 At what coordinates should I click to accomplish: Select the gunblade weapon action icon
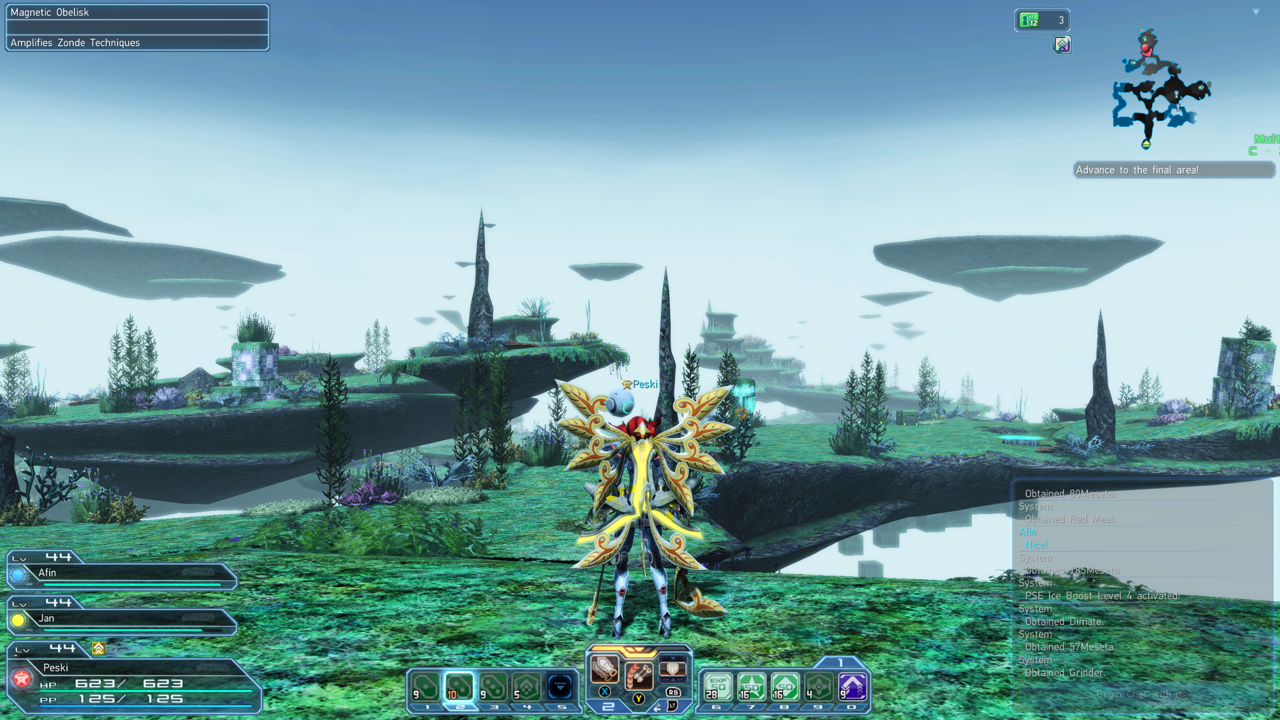coord(604,669)
